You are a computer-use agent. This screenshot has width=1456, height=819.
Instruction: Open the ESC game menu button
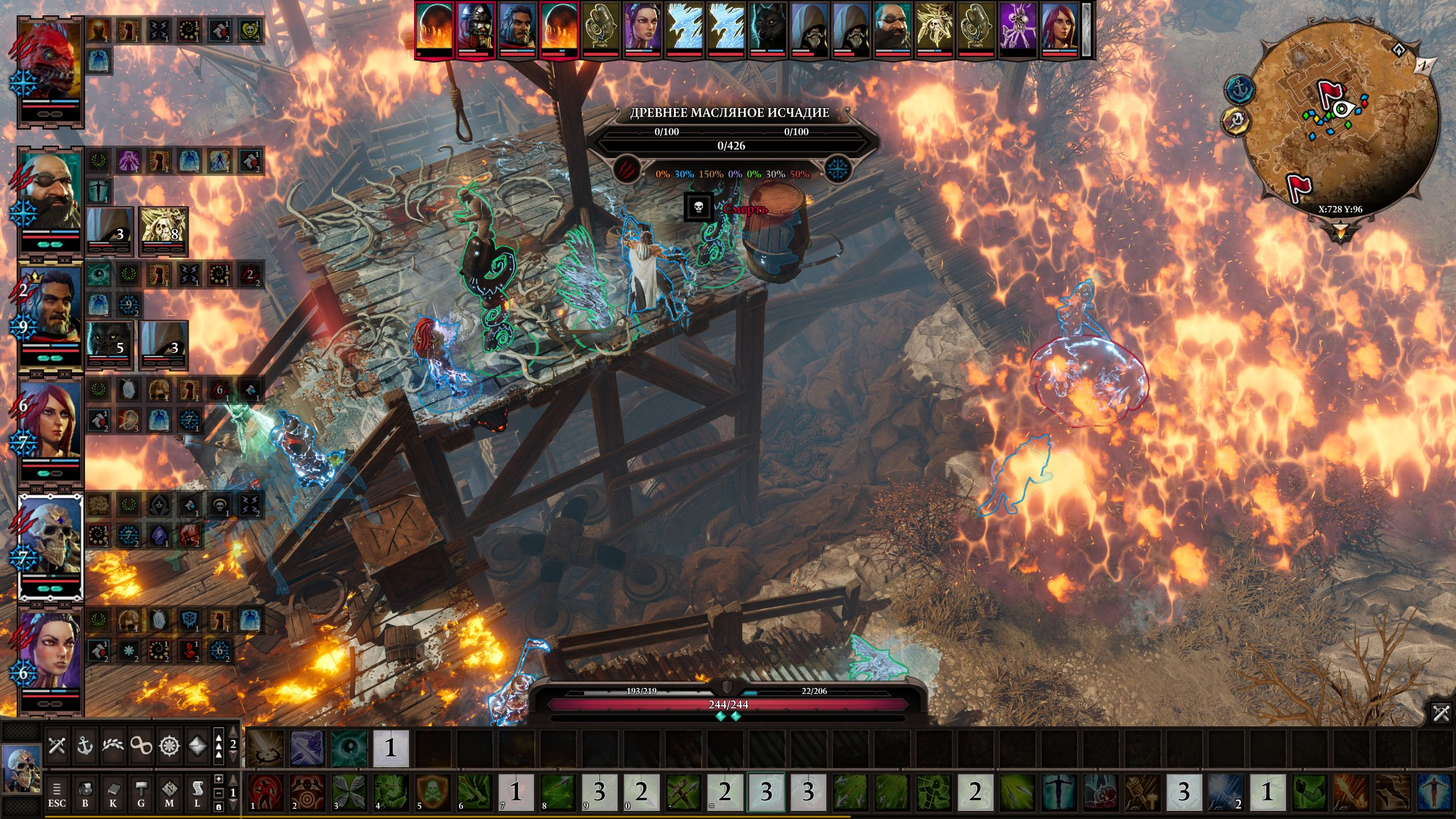pos(57,793)
